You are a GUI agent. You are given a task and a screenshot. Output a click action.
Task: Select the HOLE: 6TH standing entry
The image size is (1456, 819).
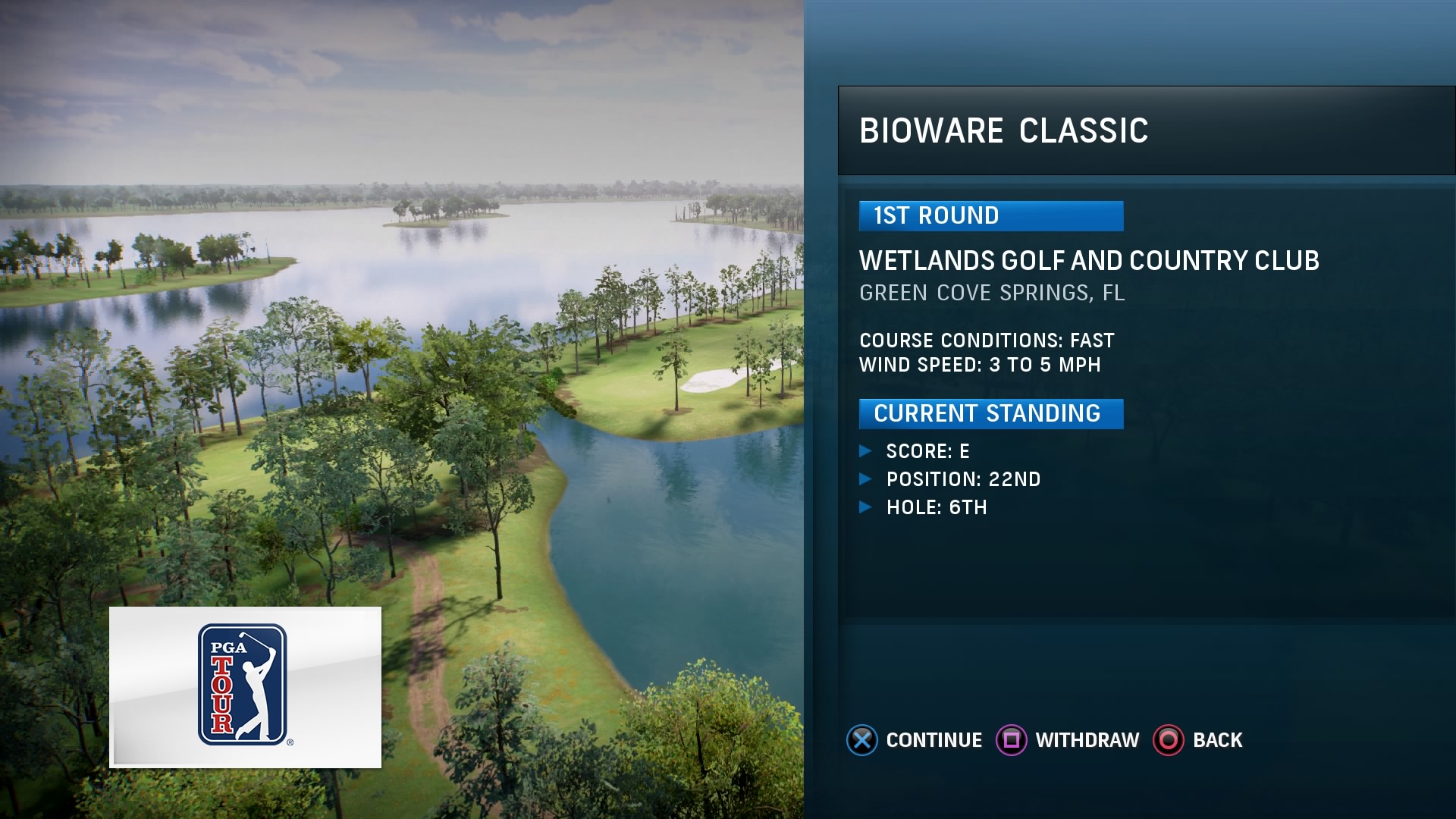(937, 508)
